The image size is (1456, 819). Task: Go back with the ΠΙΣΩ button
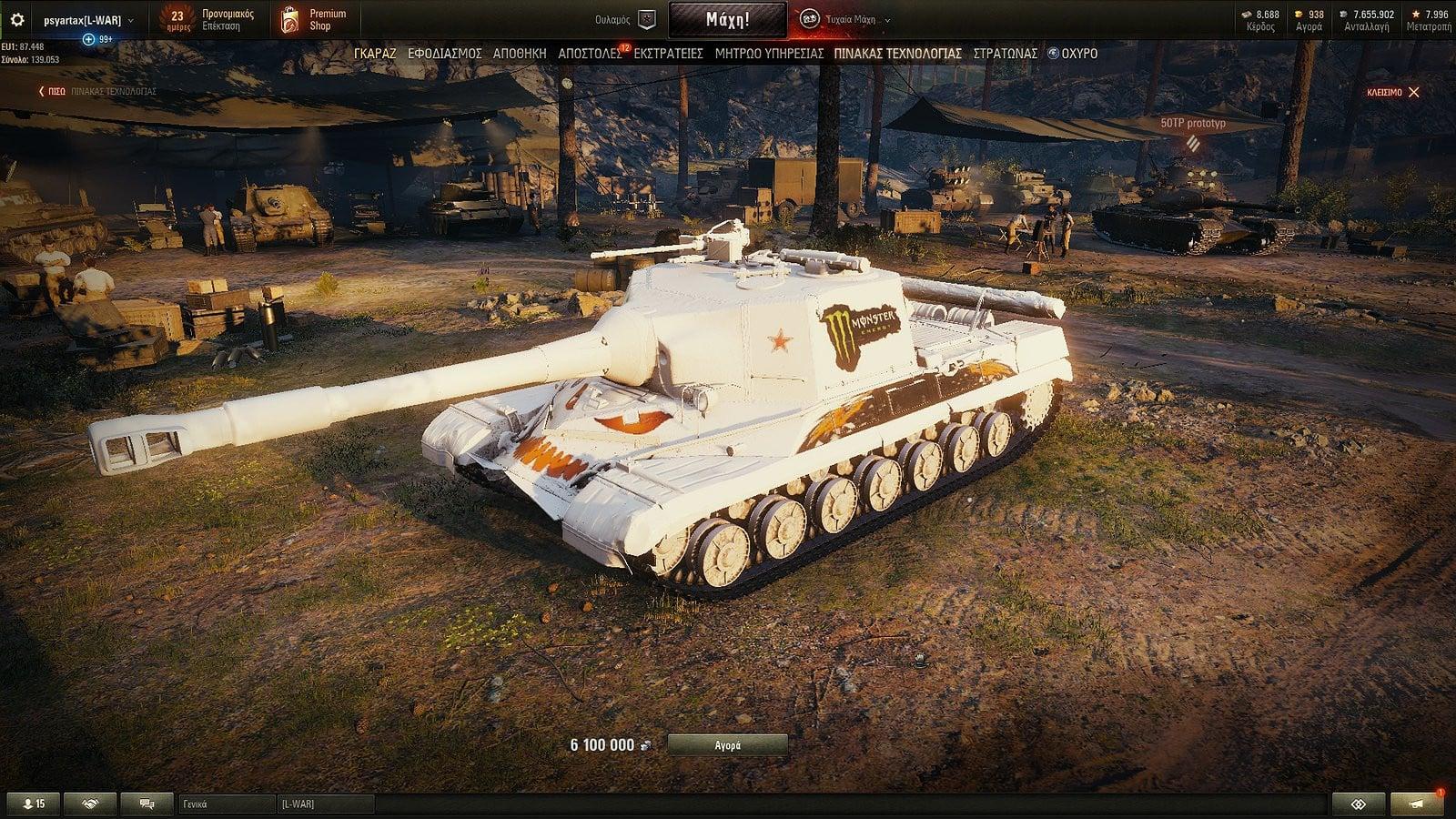click(x=53, y=92)
